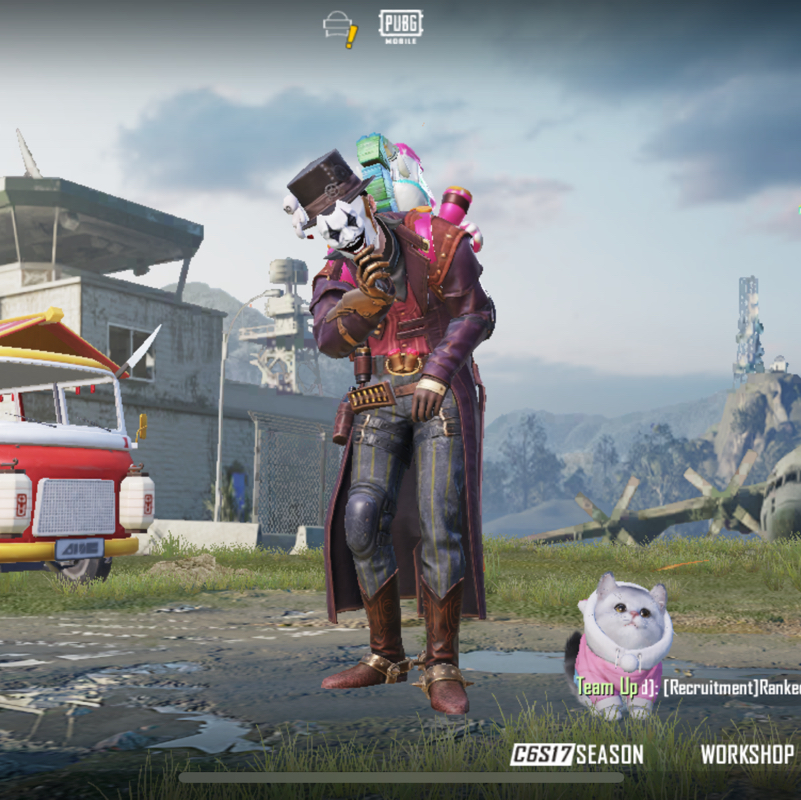Viewport: 801px width, 800px height.
Task: Click the PUBG Mobile logo
Action: [x=400, y=27]
